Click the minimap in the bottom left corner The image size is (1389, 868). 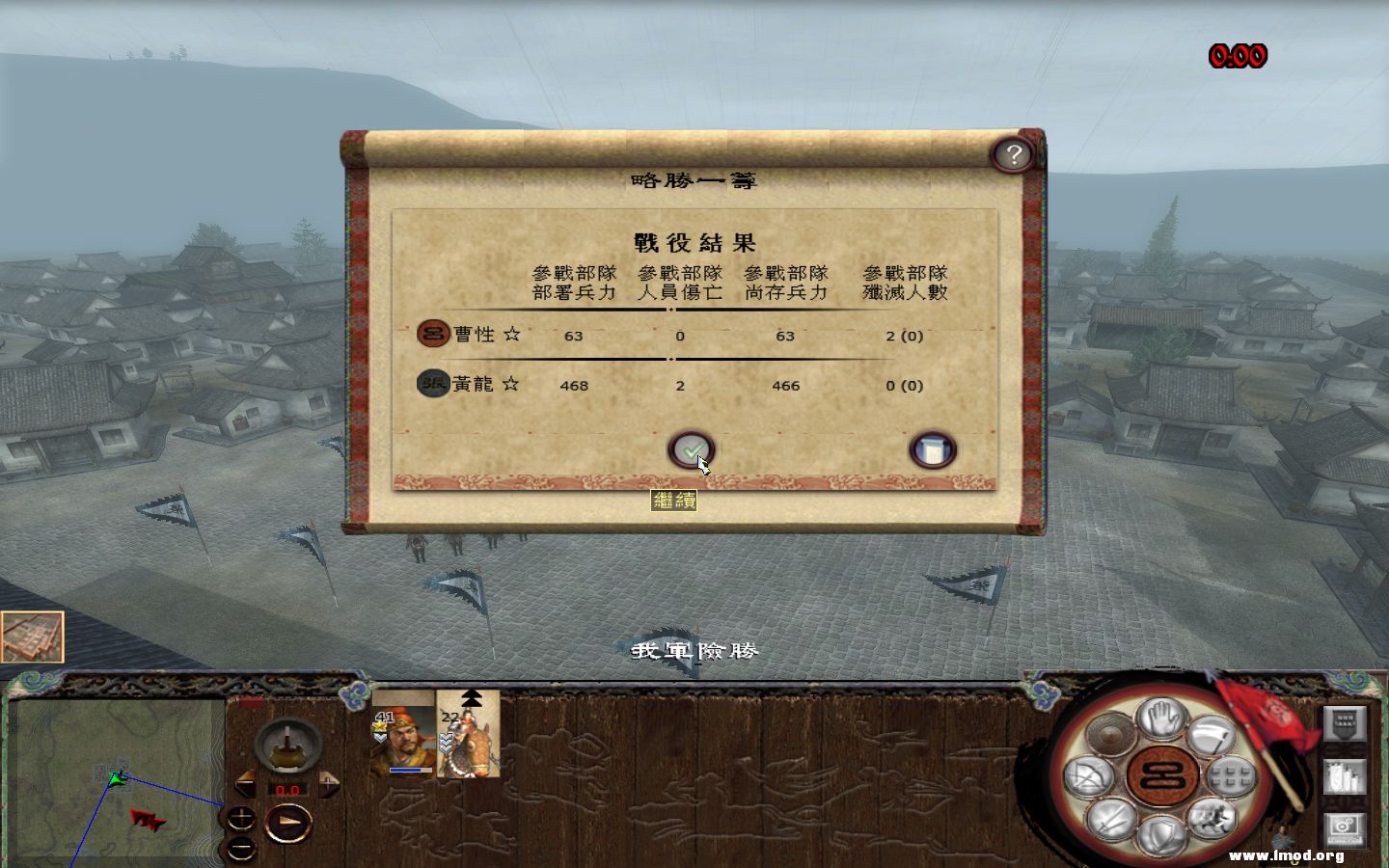[x=116, y=781]
